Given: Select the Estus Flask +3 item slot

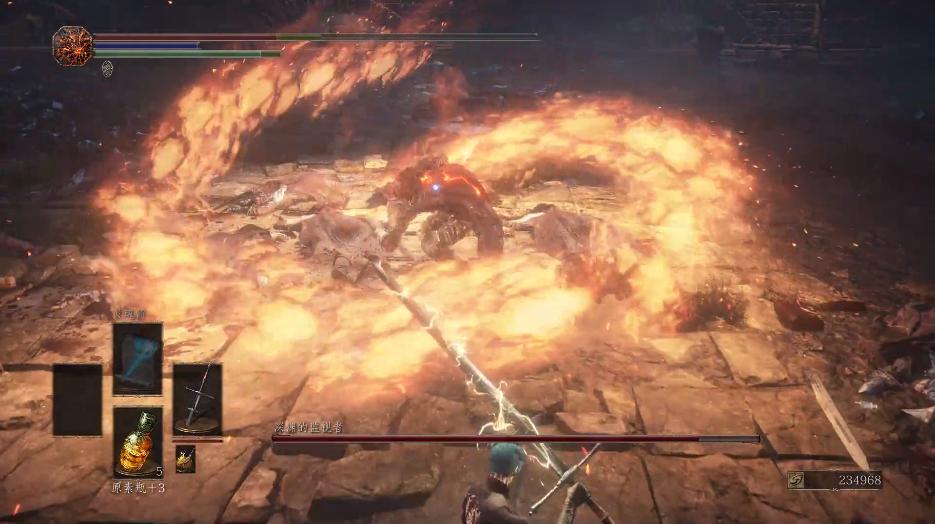Looking at the screenshot, I should point(138,441).
